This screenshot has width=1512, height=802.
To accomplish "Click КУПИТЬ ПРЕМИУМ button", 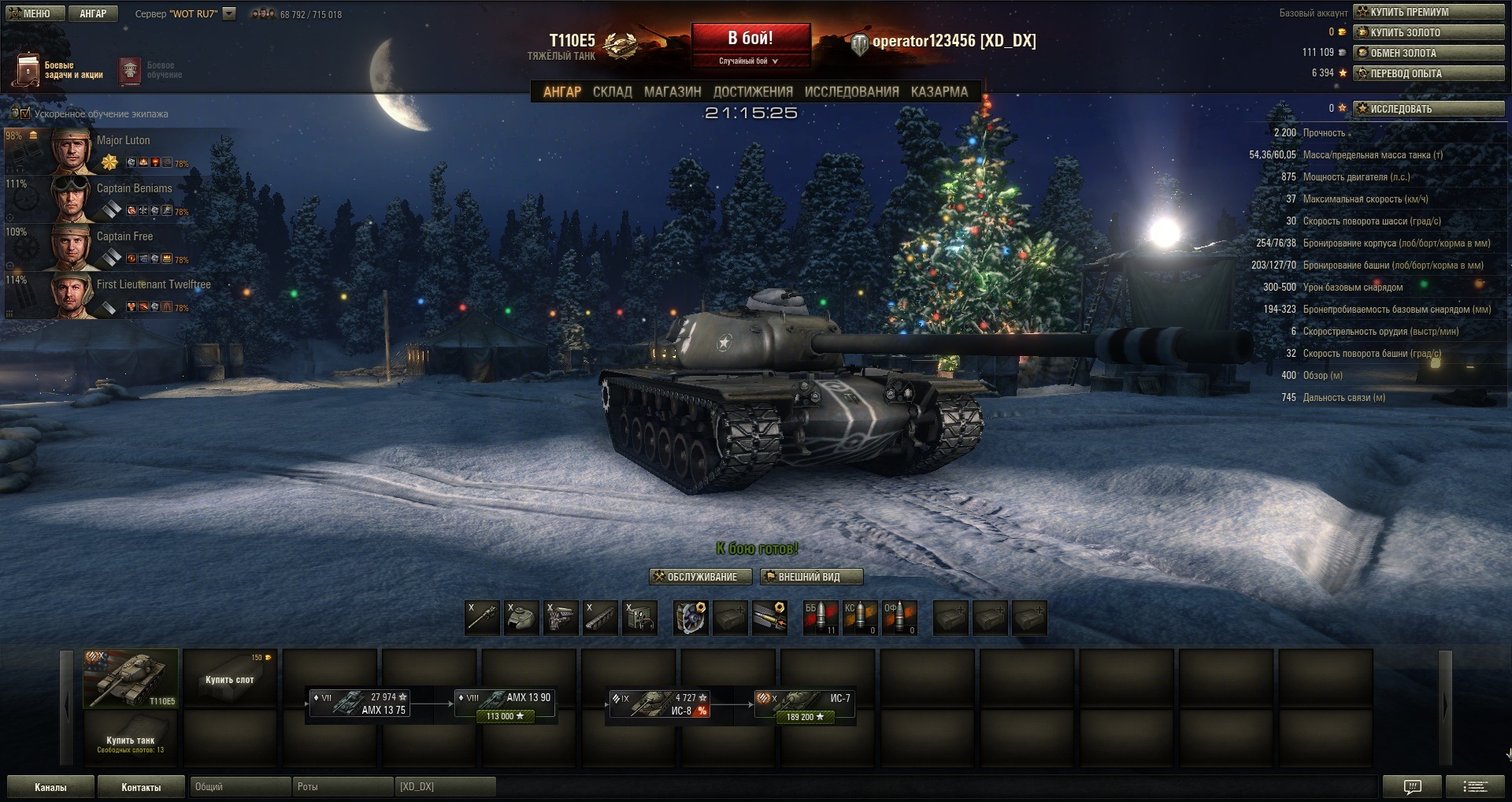I will coord(1428,12).
